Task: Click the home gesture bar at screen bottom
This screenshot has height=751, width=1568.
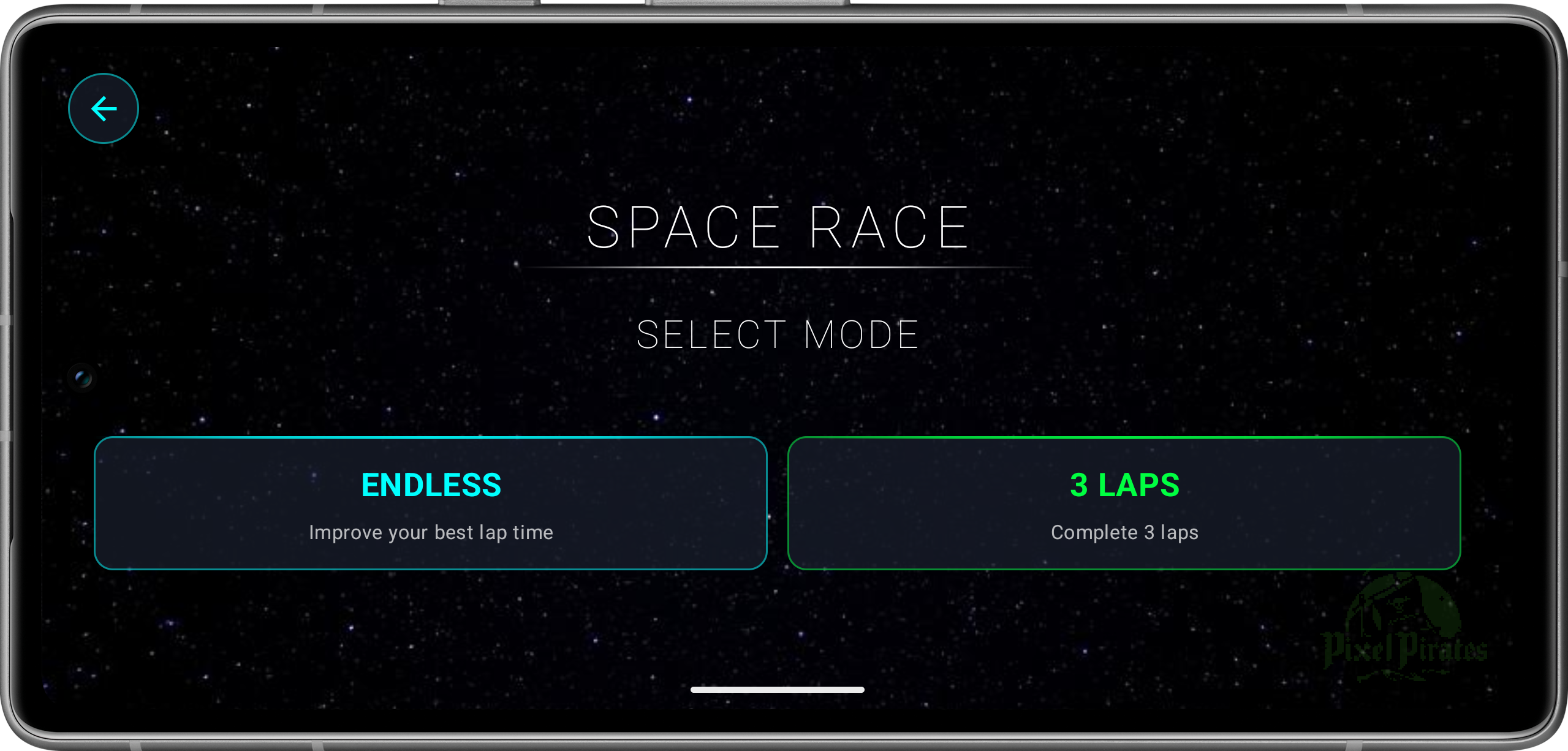Action: (777, 689)
